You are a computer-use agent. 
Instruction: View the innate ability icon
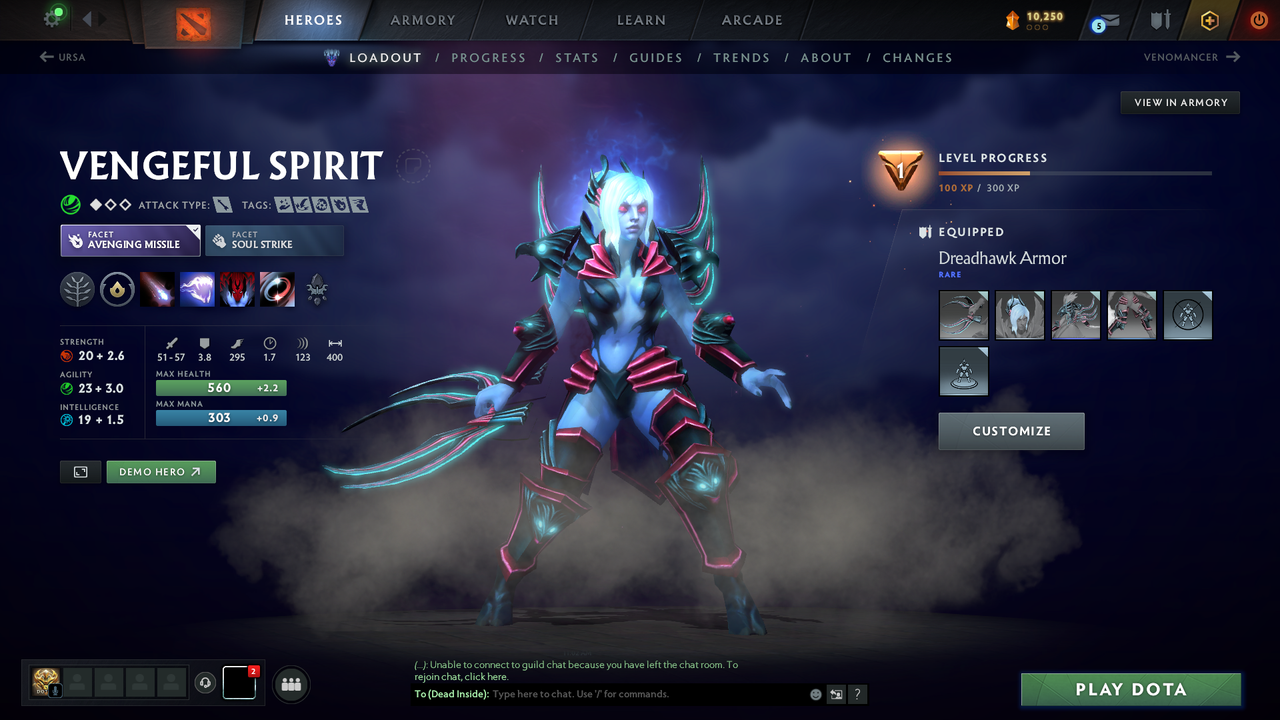coord(119,290)
